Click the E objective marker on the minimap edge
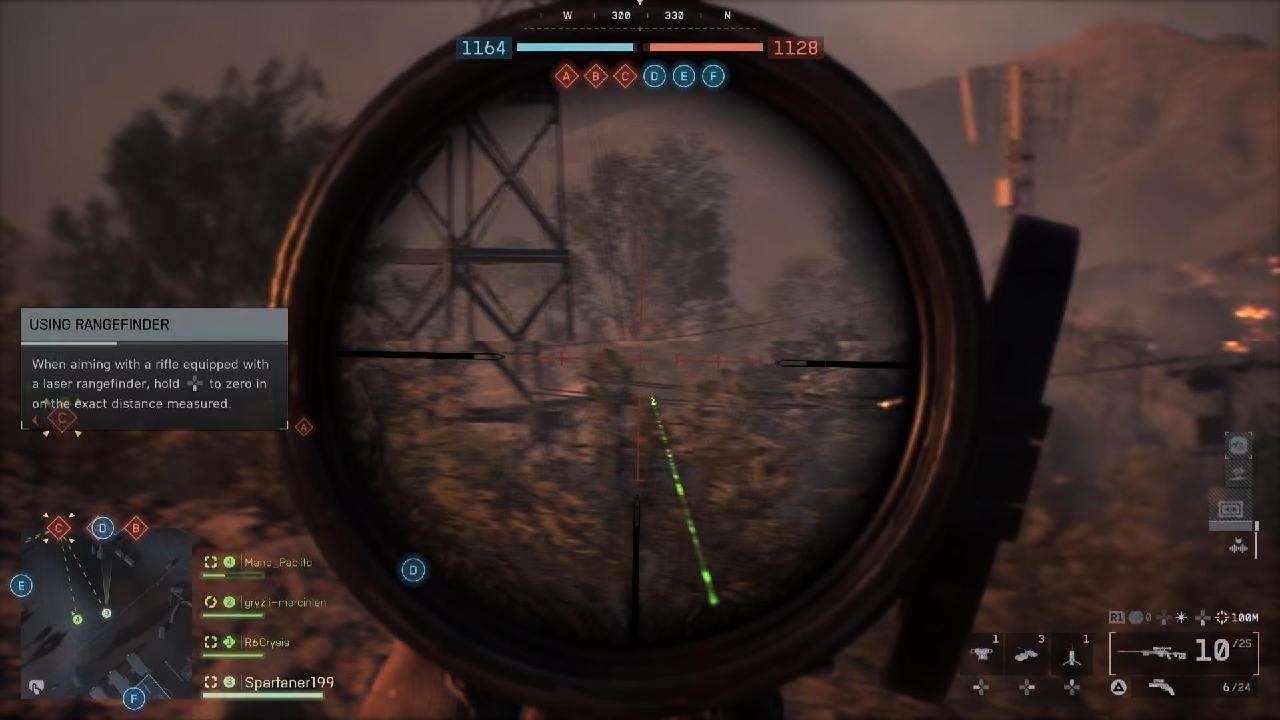This screenshot has height=720, width=1280. (x=21, y=586)
